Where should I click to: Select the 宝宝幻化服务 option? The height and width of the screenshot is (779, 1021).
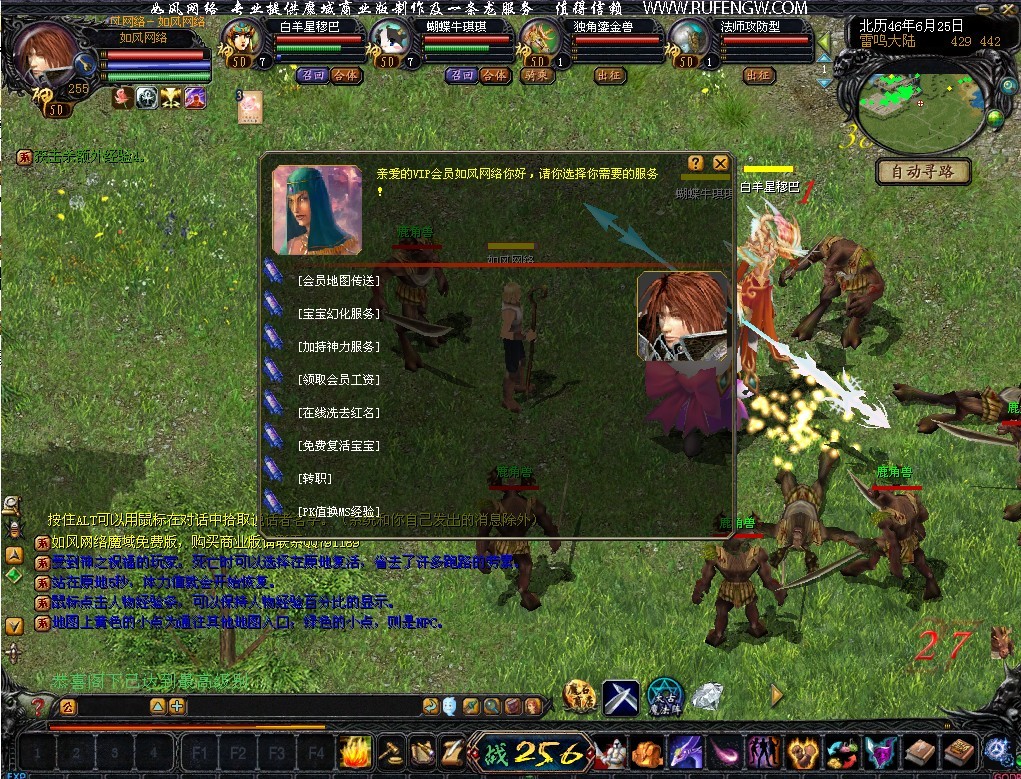point(338,314)
